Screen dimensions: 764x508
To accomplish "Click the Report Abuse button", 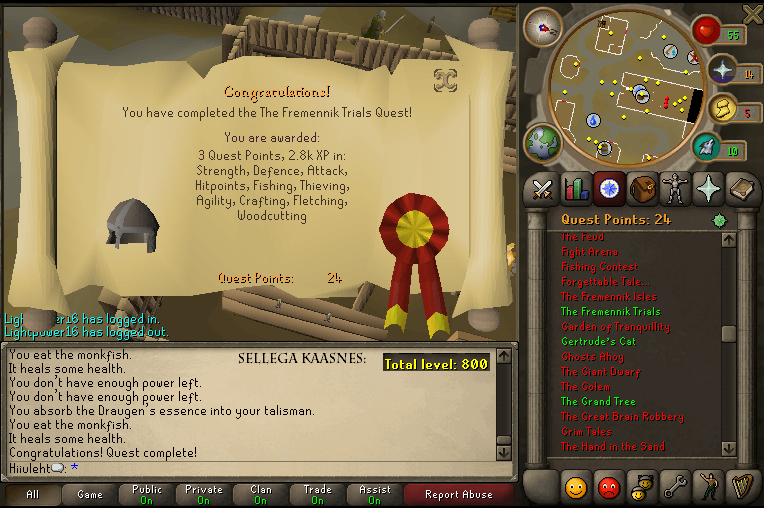I will pos(458,495).
